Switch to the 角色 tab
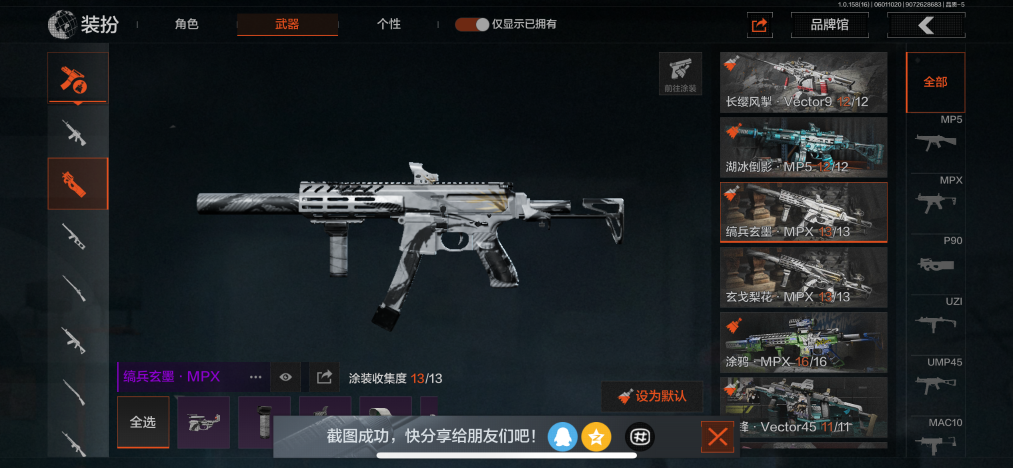The image size is (1013, 468). 187,24
